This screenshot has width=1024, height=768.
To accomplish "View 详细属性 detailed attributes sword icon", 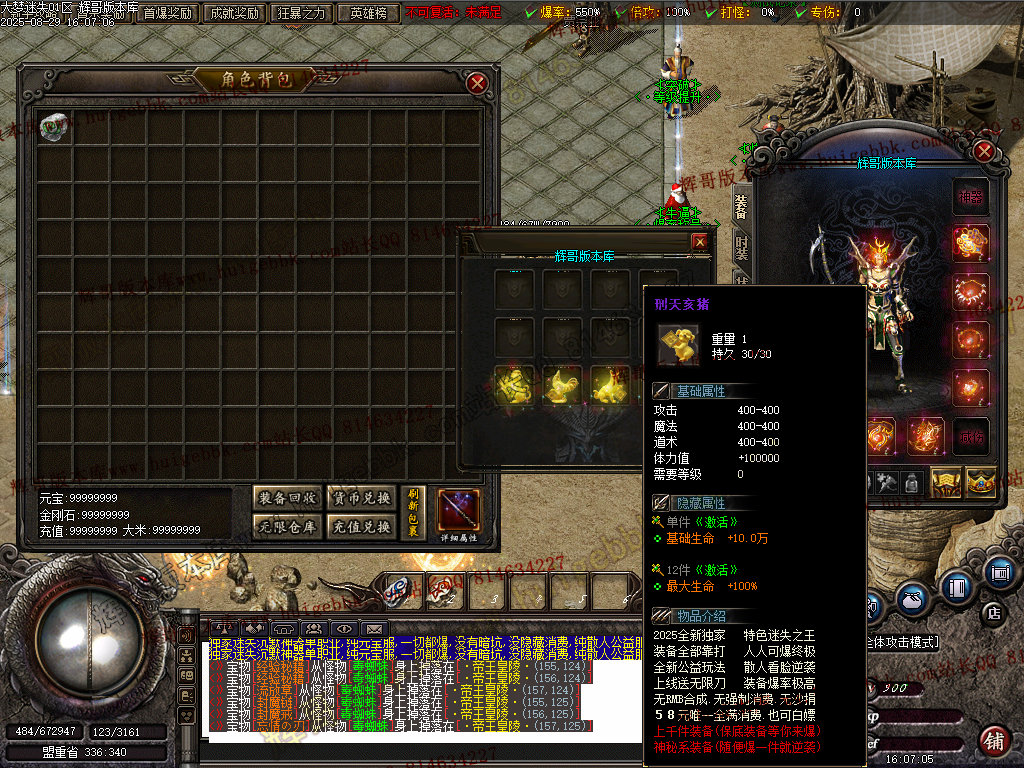I will coord(459,512).
